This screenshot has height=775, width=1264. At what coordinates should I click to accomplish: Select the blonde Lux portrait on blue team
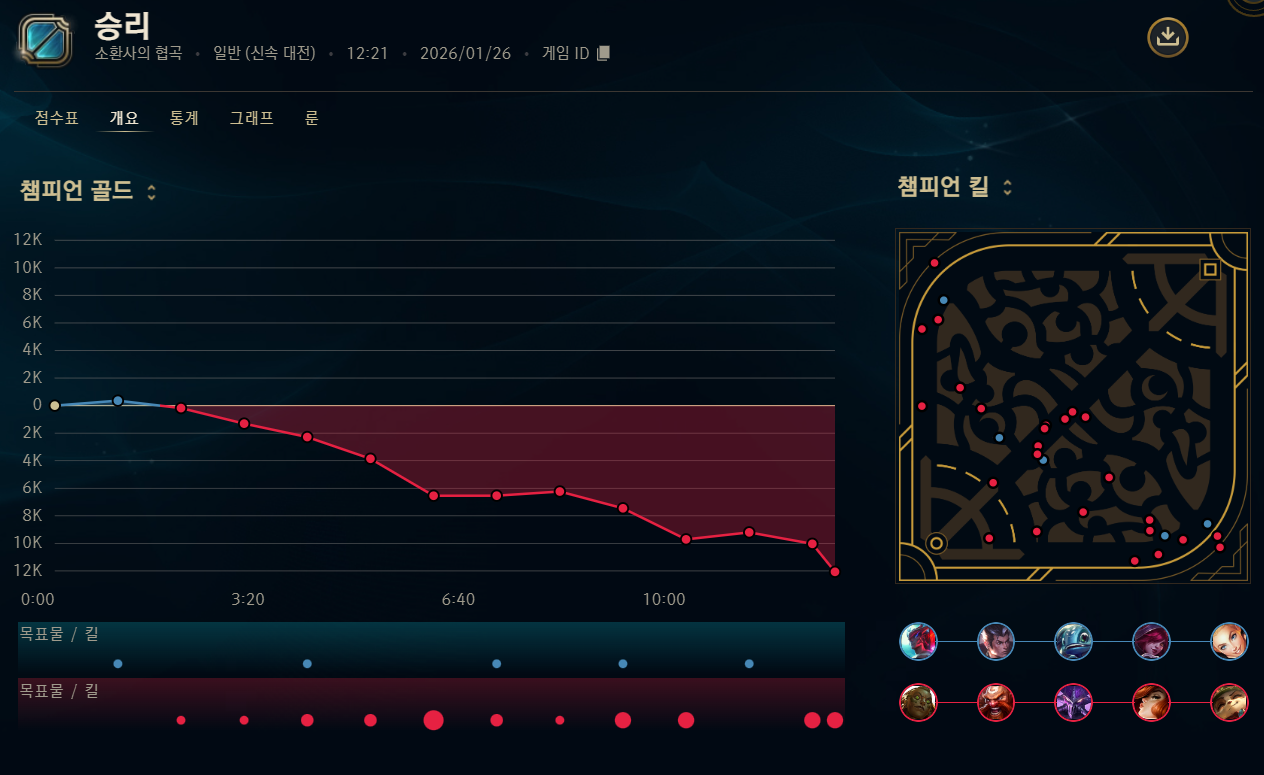click(1229, 641)
